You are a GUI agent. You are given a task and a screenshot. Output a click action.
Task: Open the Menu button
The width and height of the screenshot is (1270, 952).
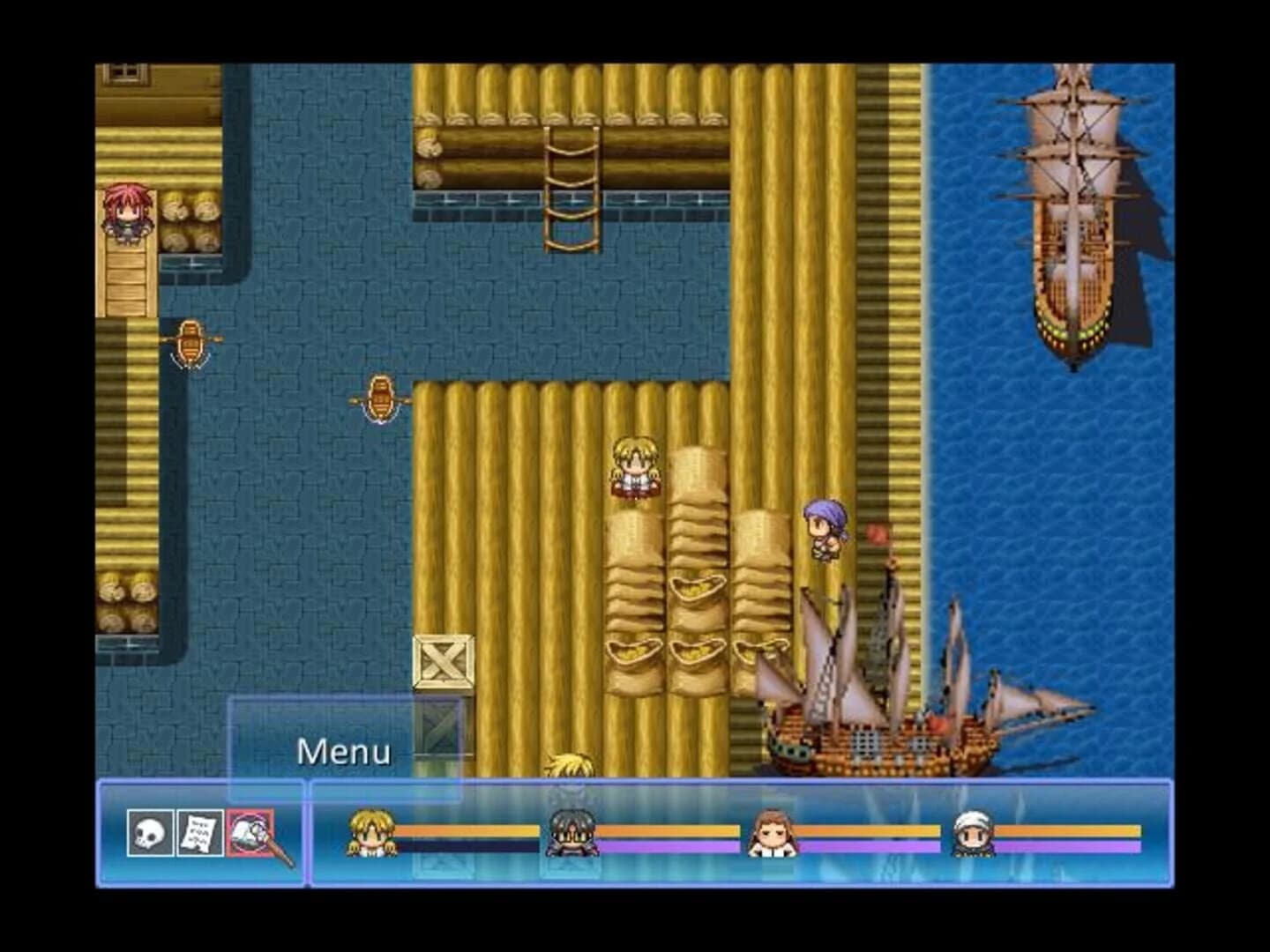(345, 751)
